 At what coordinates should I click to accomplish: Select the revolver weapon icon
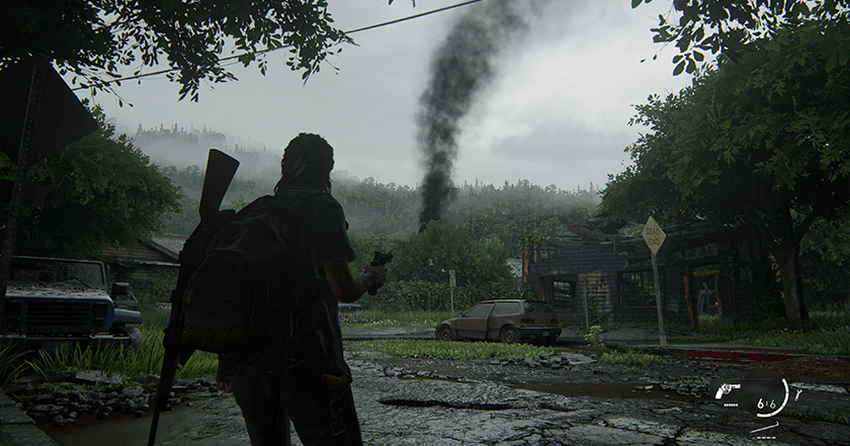(727, 390)
